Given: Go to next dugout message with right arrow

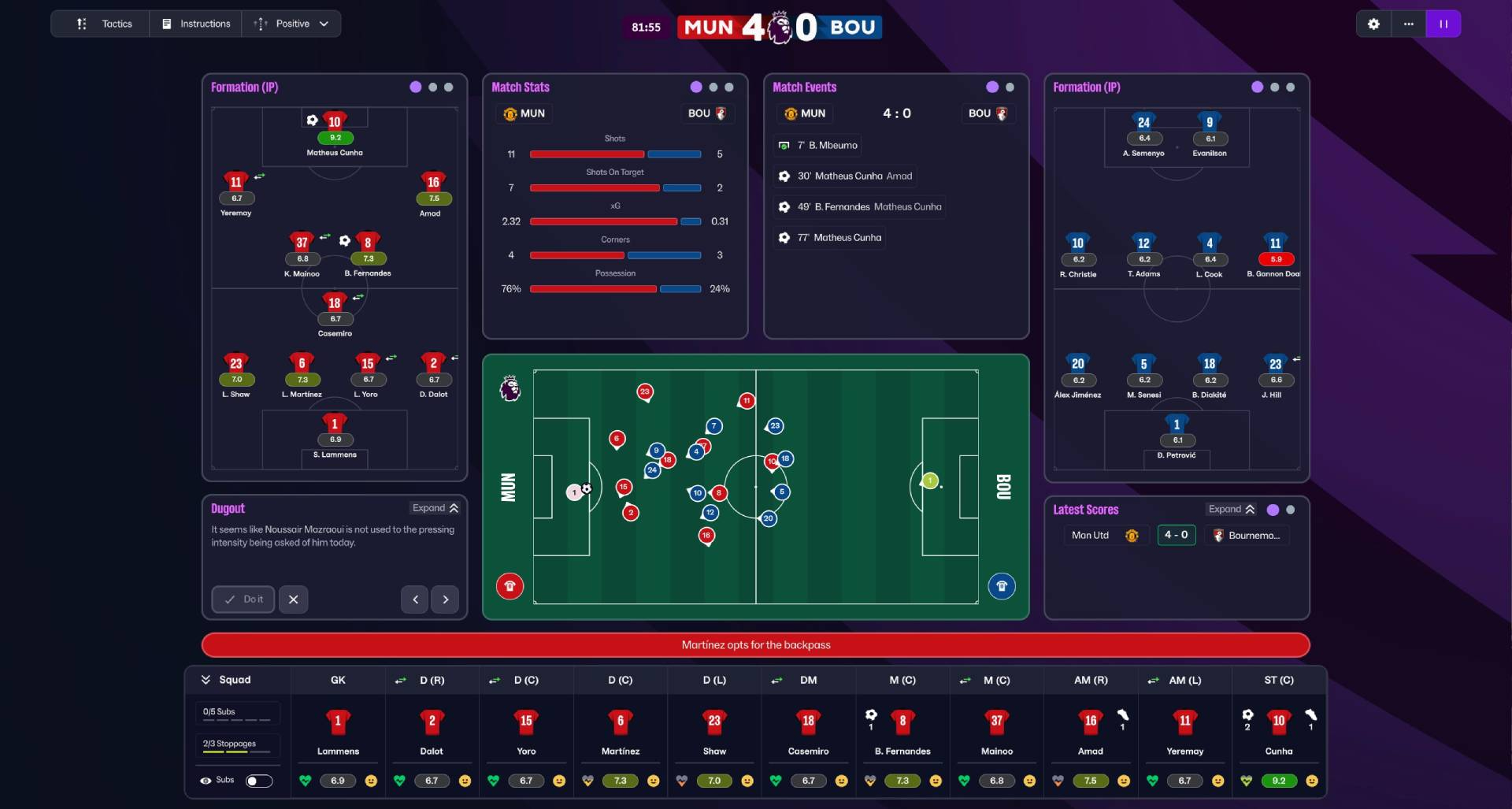Looking at the screenshot, I should pos(445,599).
